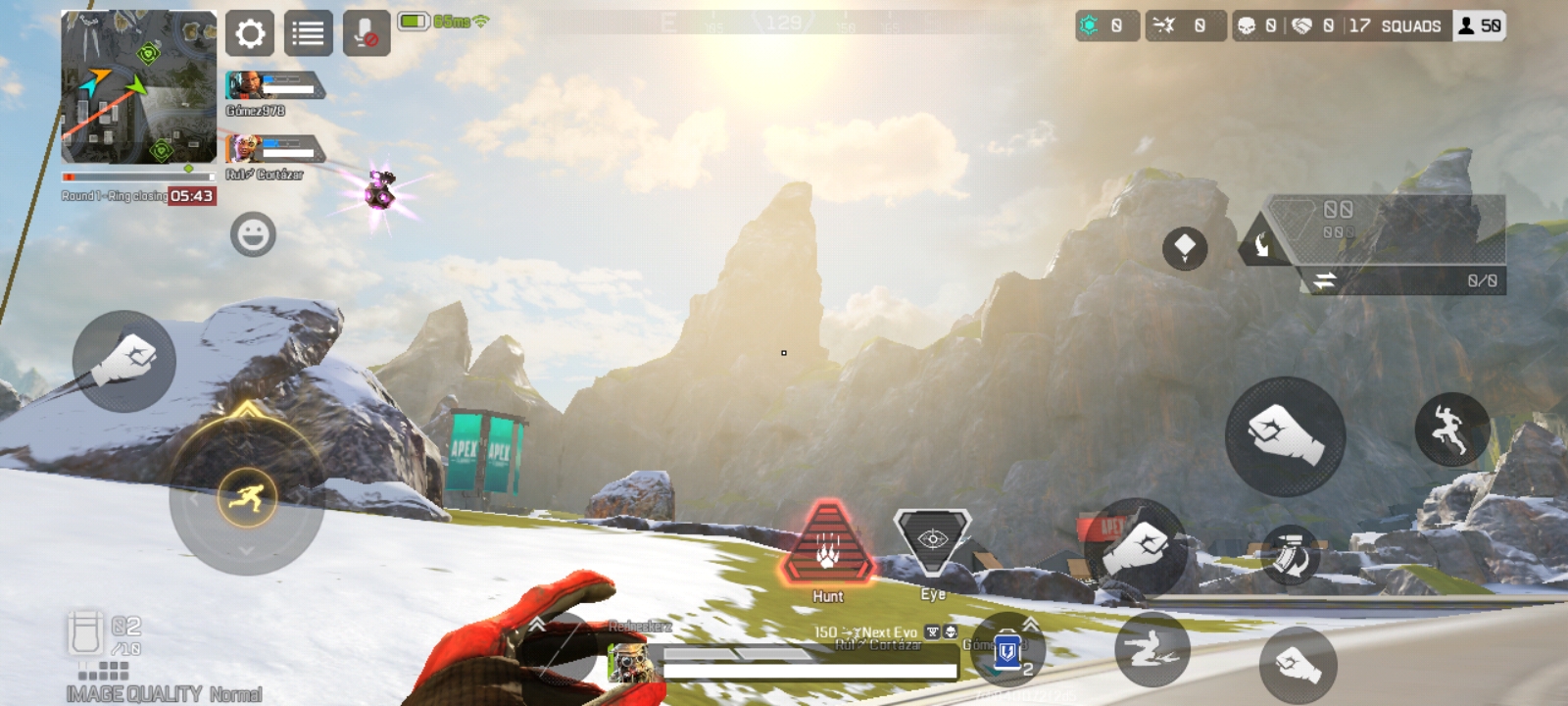The height and width of the screenshot is (706, 1568).
Task: Select teammate Gómez978's banner
Action: pyautogui.click(x=274, y=87)
